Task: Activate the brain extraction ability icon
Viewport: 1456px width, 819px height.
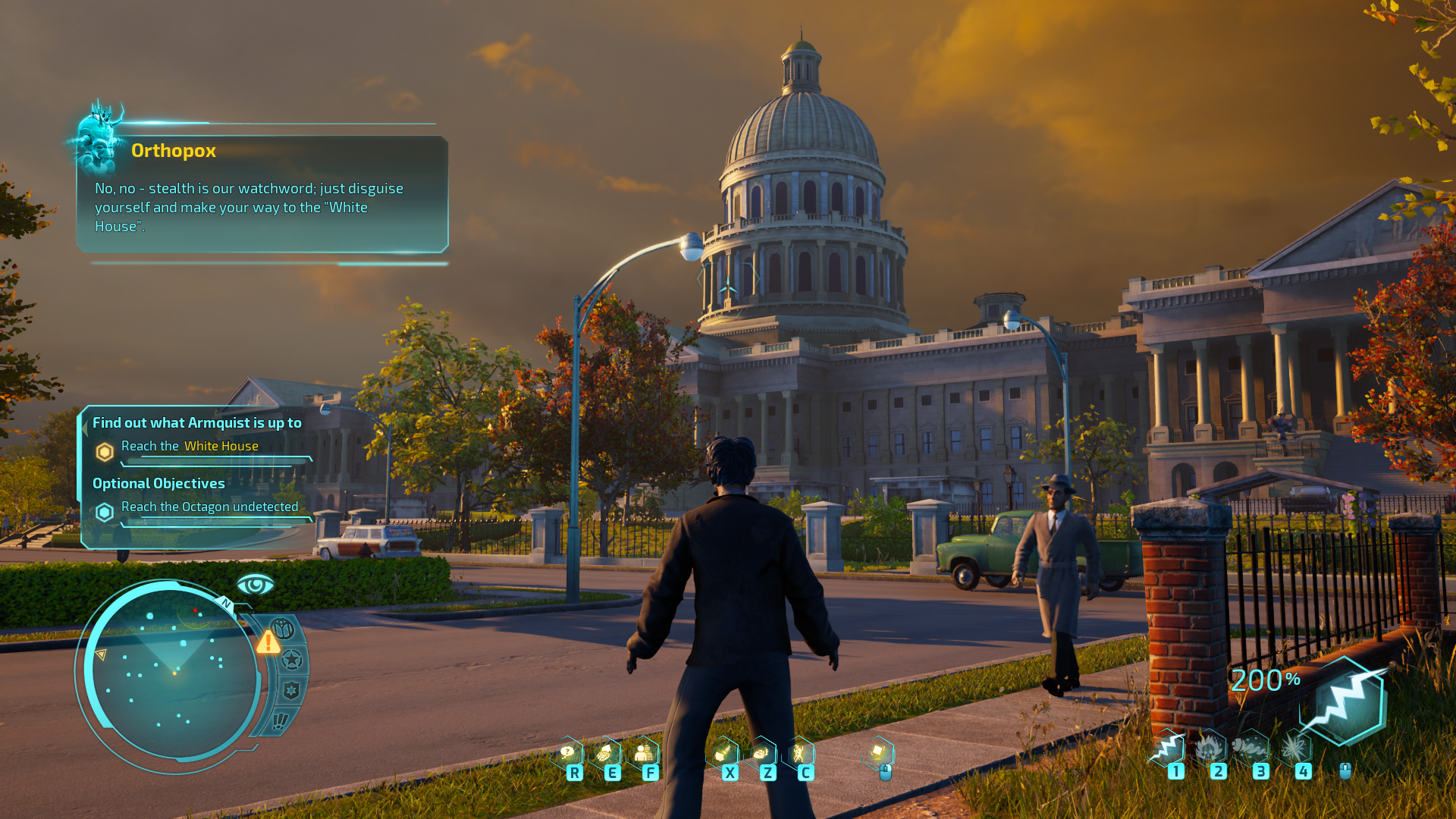Action: [605, 752]
